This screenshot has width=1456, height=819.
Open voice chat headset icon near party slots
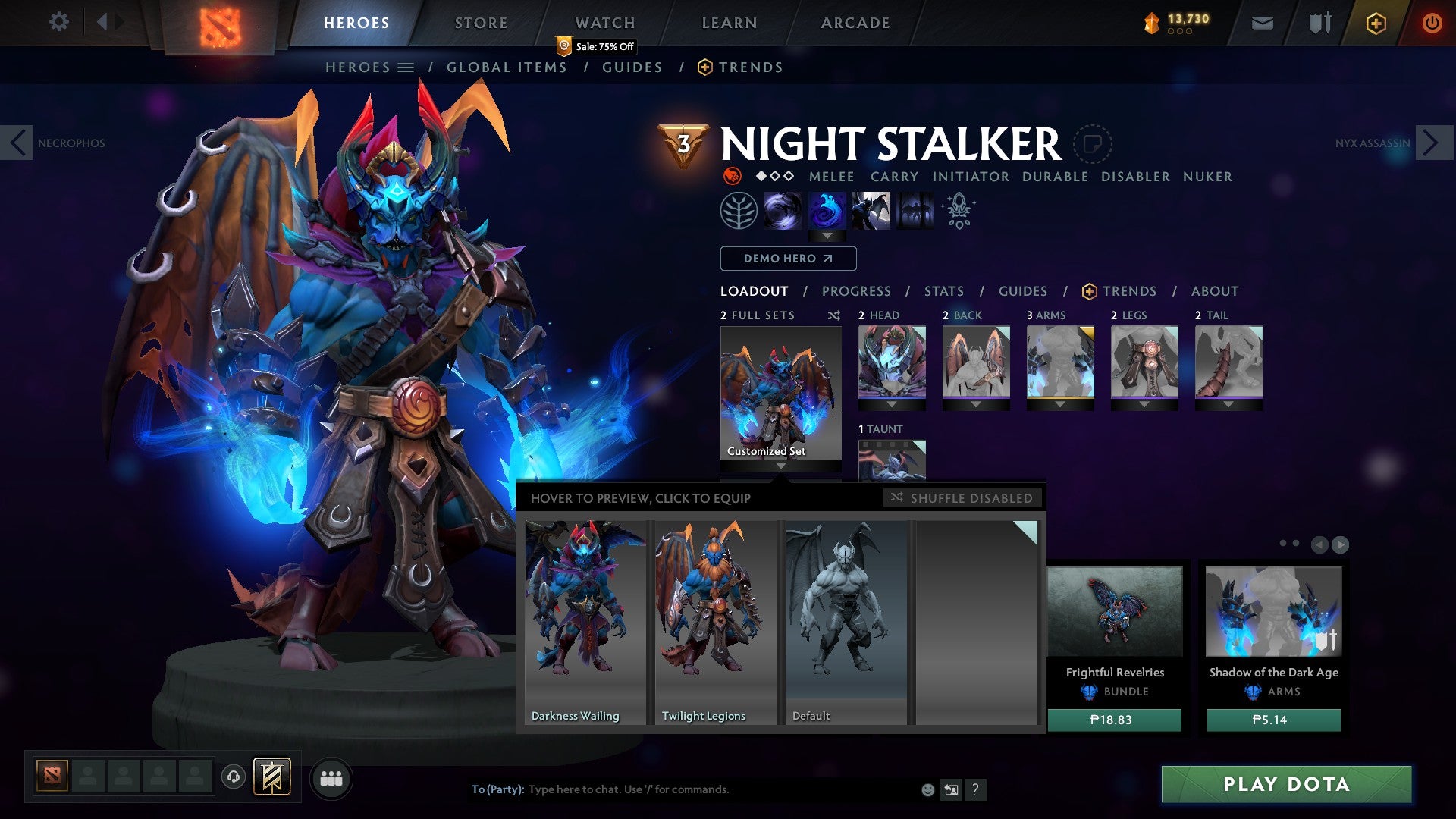click(x=233, y=777)
